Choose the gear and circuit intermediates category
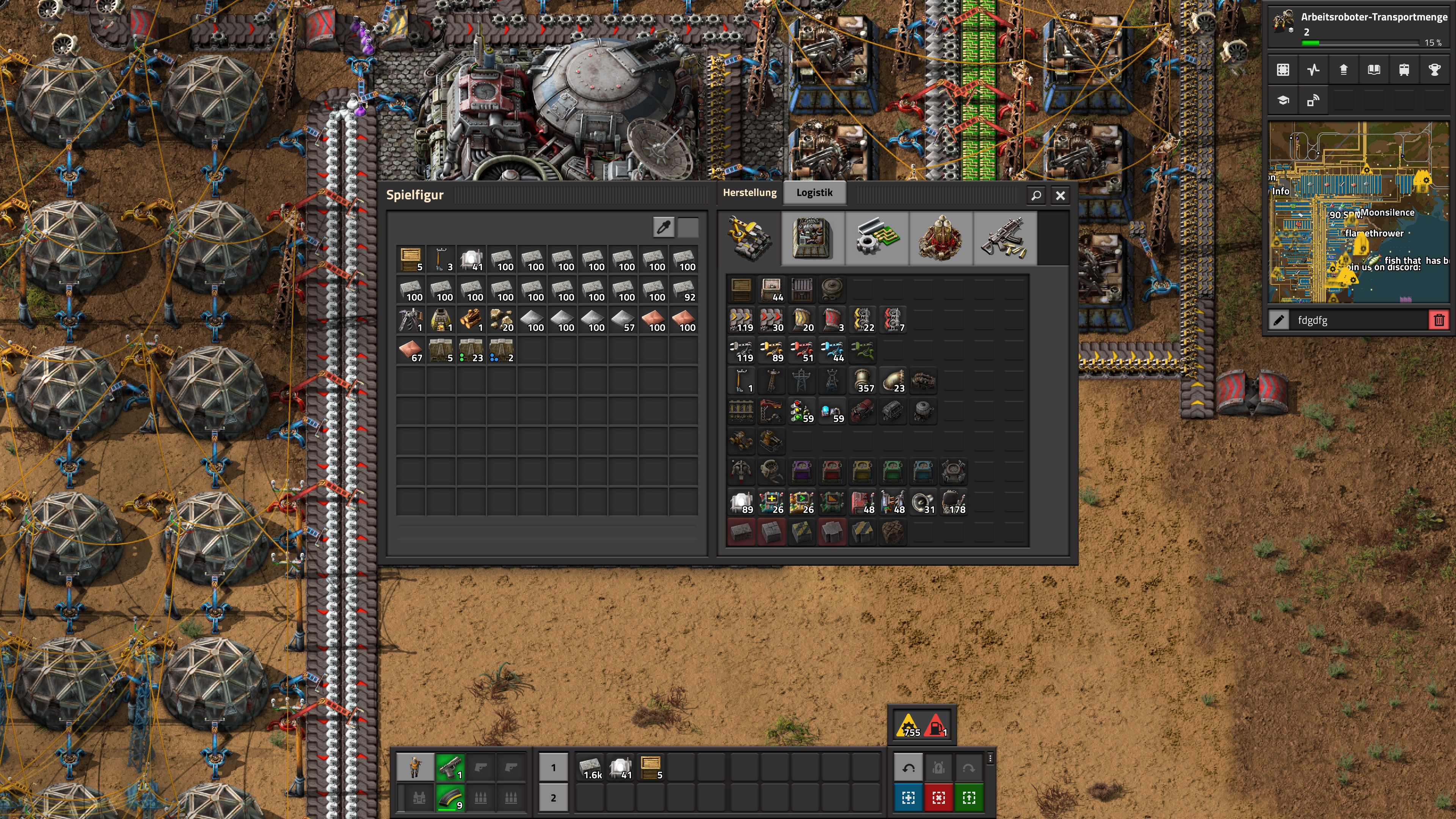 coord(876,238)
